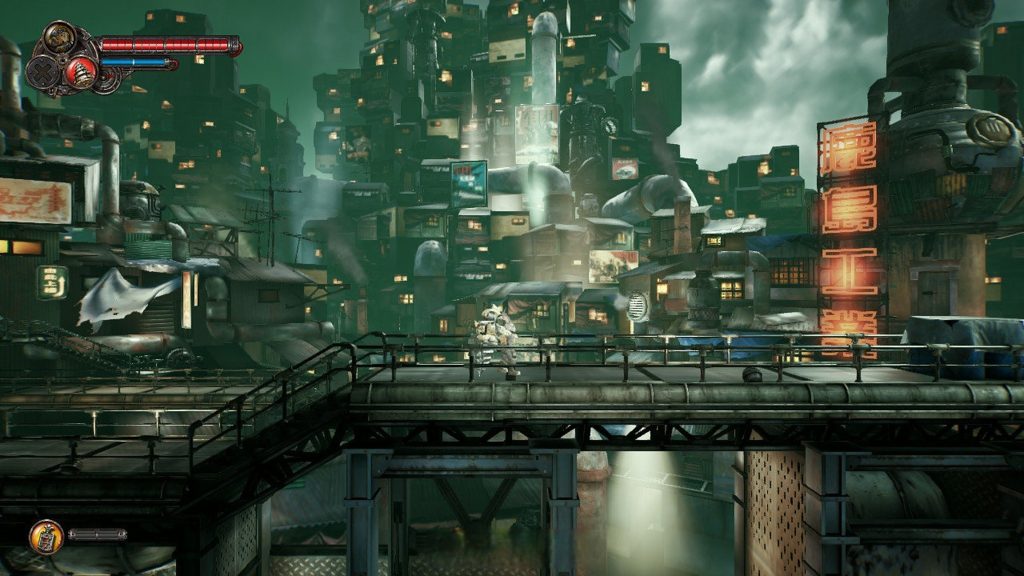Use the orange juice bottle item icon
Image resolution: width=1024 pixels, height=576 pixels.
tap(45, 536)
